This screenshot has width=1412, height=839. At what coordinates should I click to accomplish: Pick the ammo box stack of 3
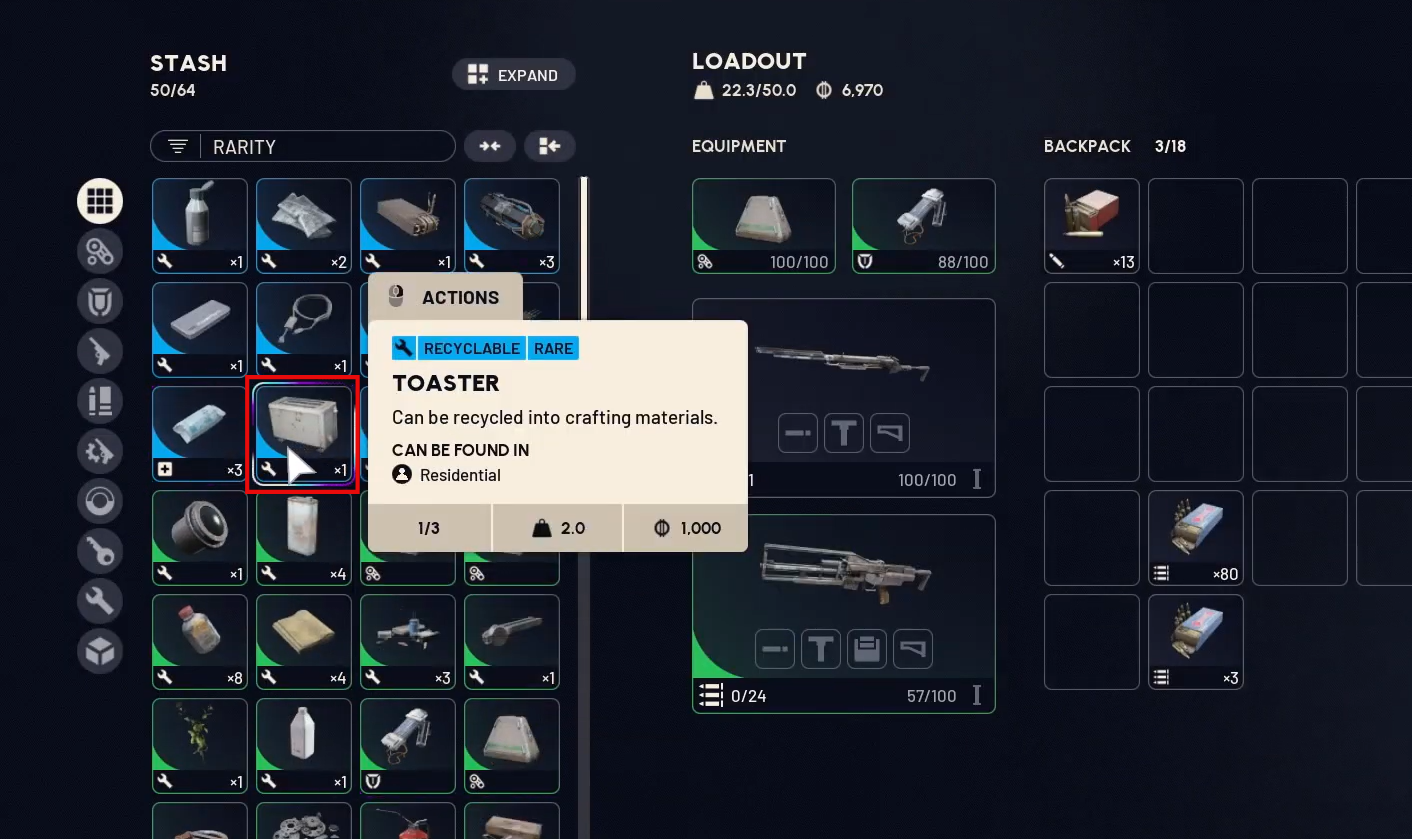point(1196,641)
